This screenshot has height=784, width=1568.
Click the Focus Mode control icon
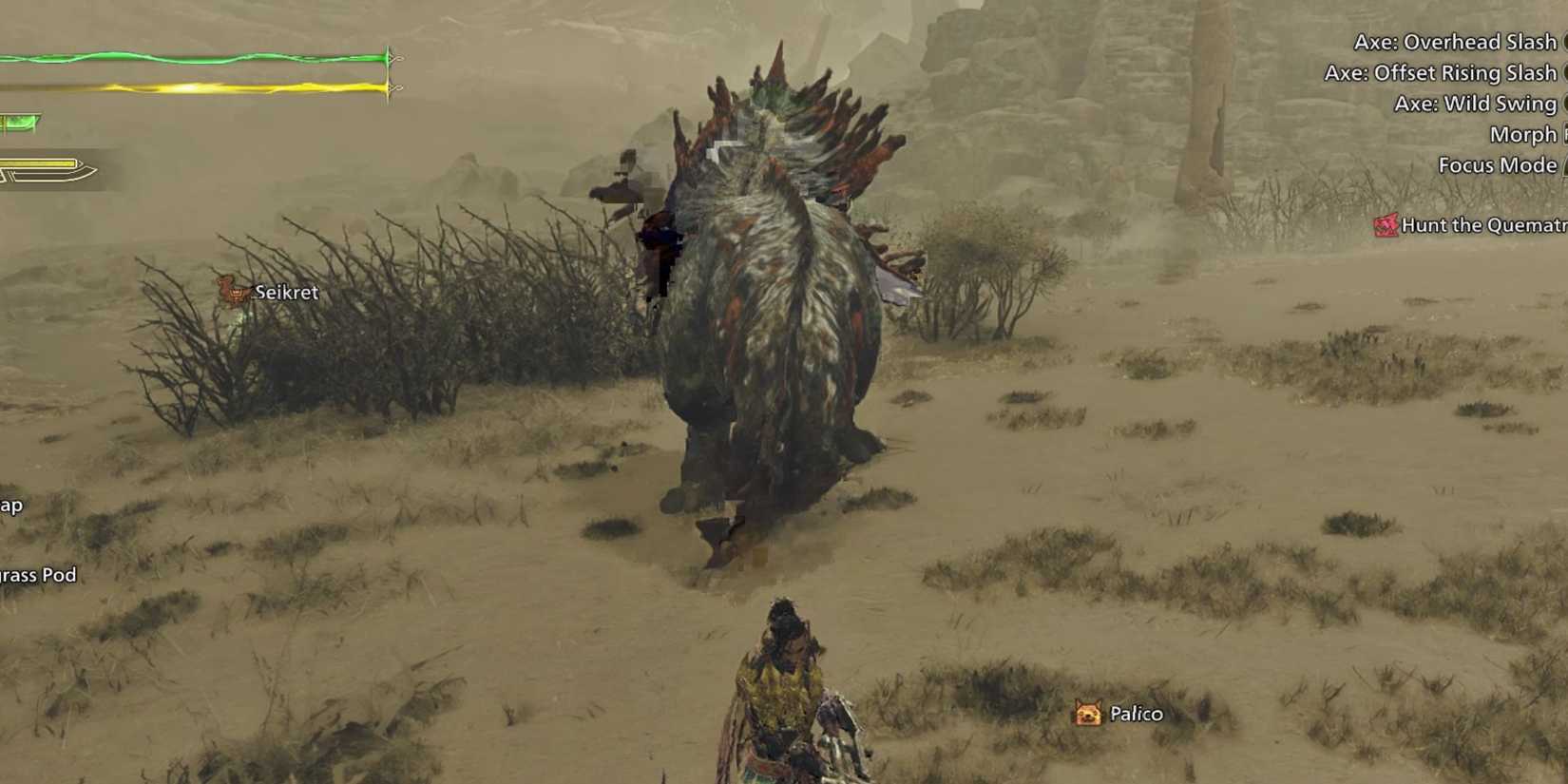(1562, 164)
